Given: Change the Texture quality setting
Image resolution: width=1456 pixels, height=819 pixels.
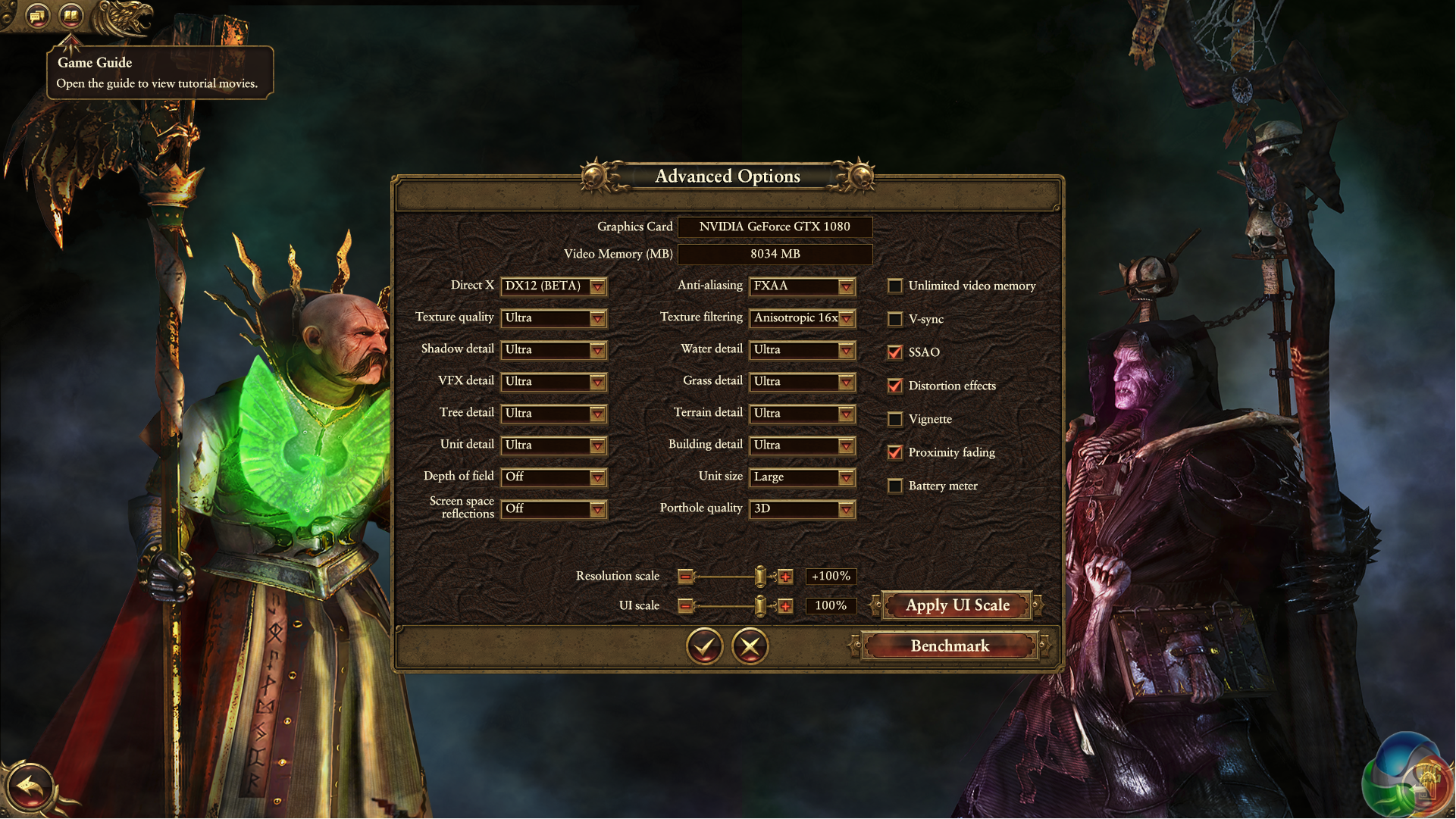Looking at the screenshot, I should 553,318.
